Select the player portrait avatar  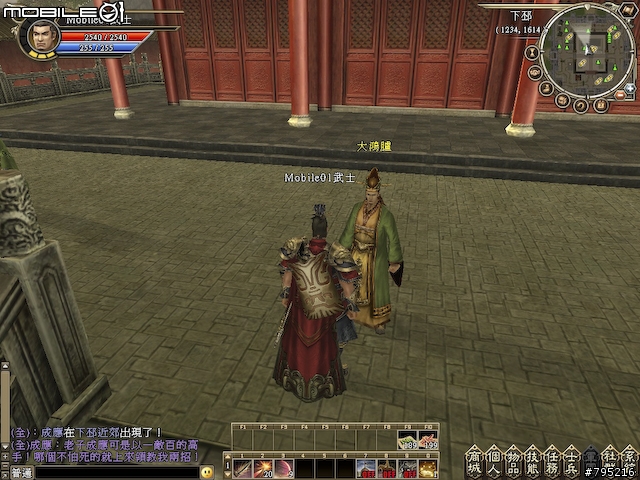point(40,36)
